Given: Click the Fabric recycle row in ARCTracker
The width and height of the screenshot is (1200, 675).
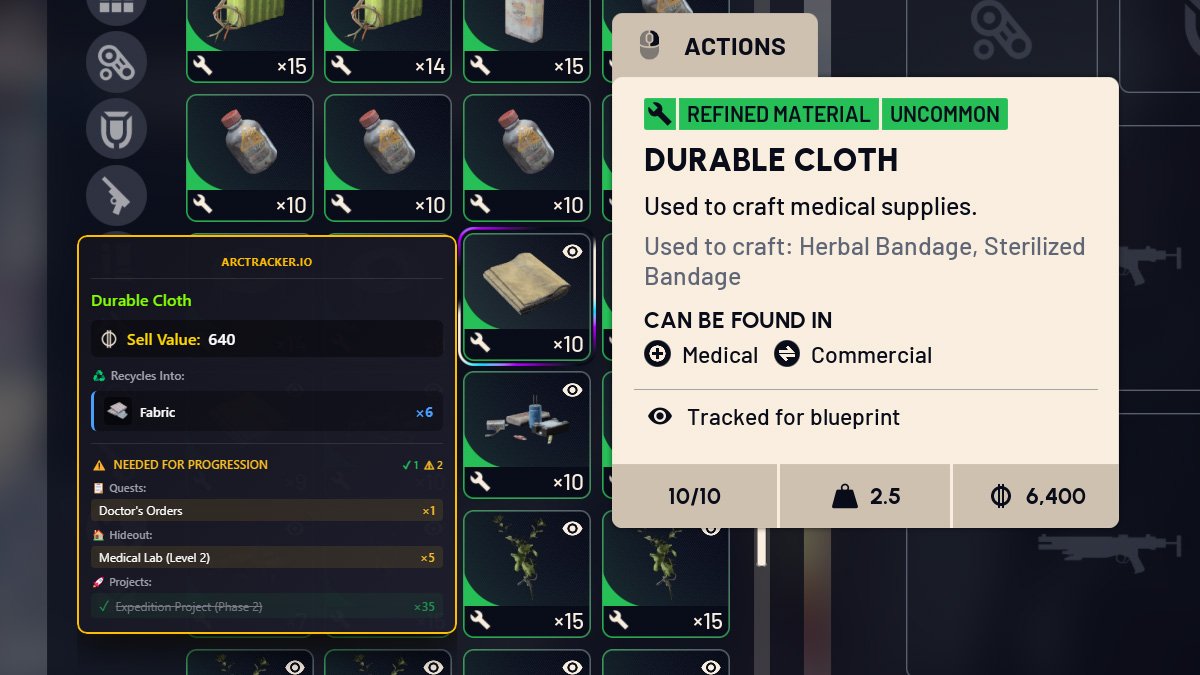Looking at the screenshot, I should coord(266,412).
